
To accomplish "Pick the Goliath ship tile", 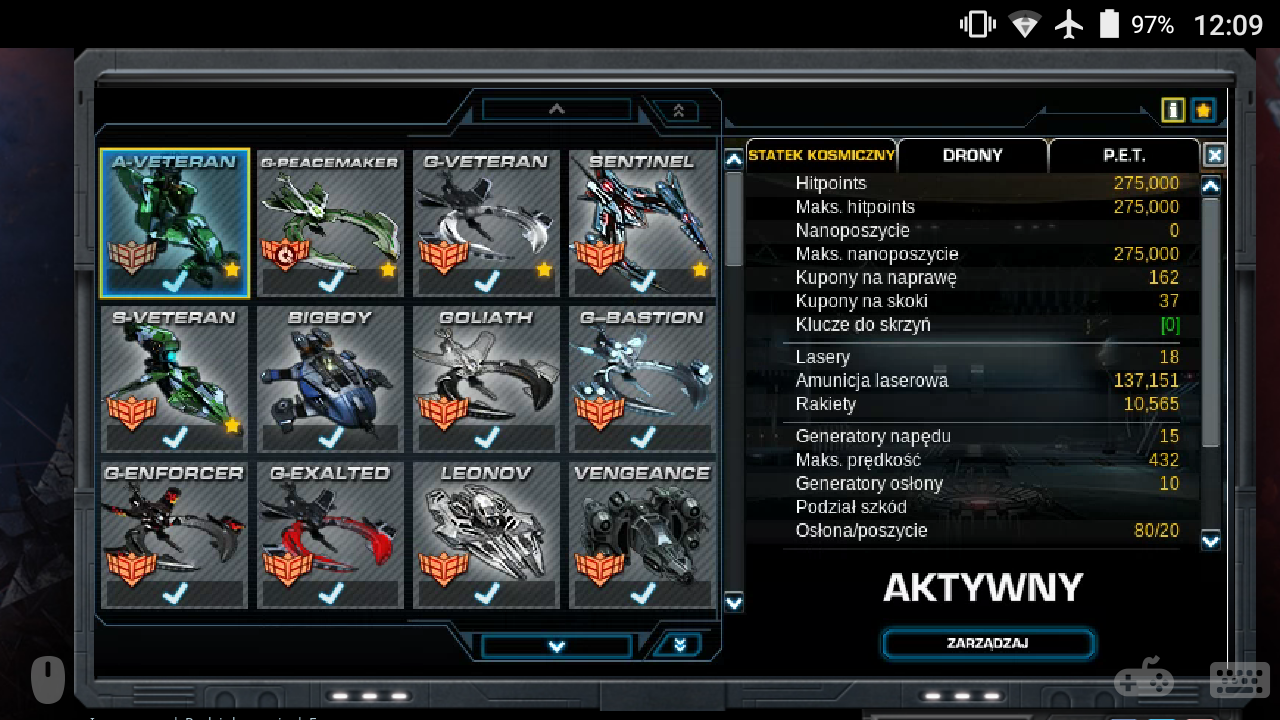I will 487,379.
